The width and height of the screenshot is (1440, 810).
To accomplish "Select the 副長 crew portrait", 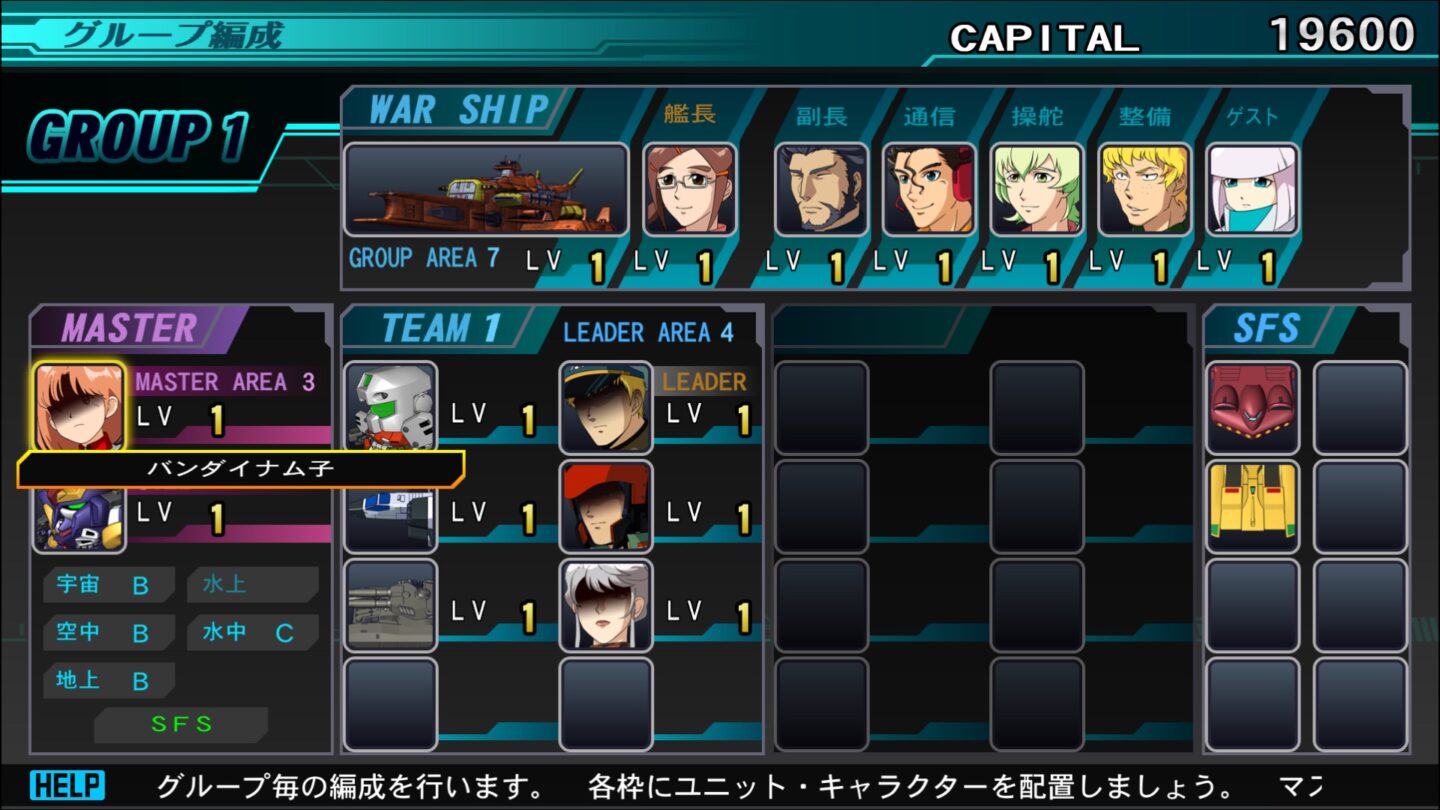I will pyautogui.click(x=822, y=190).
